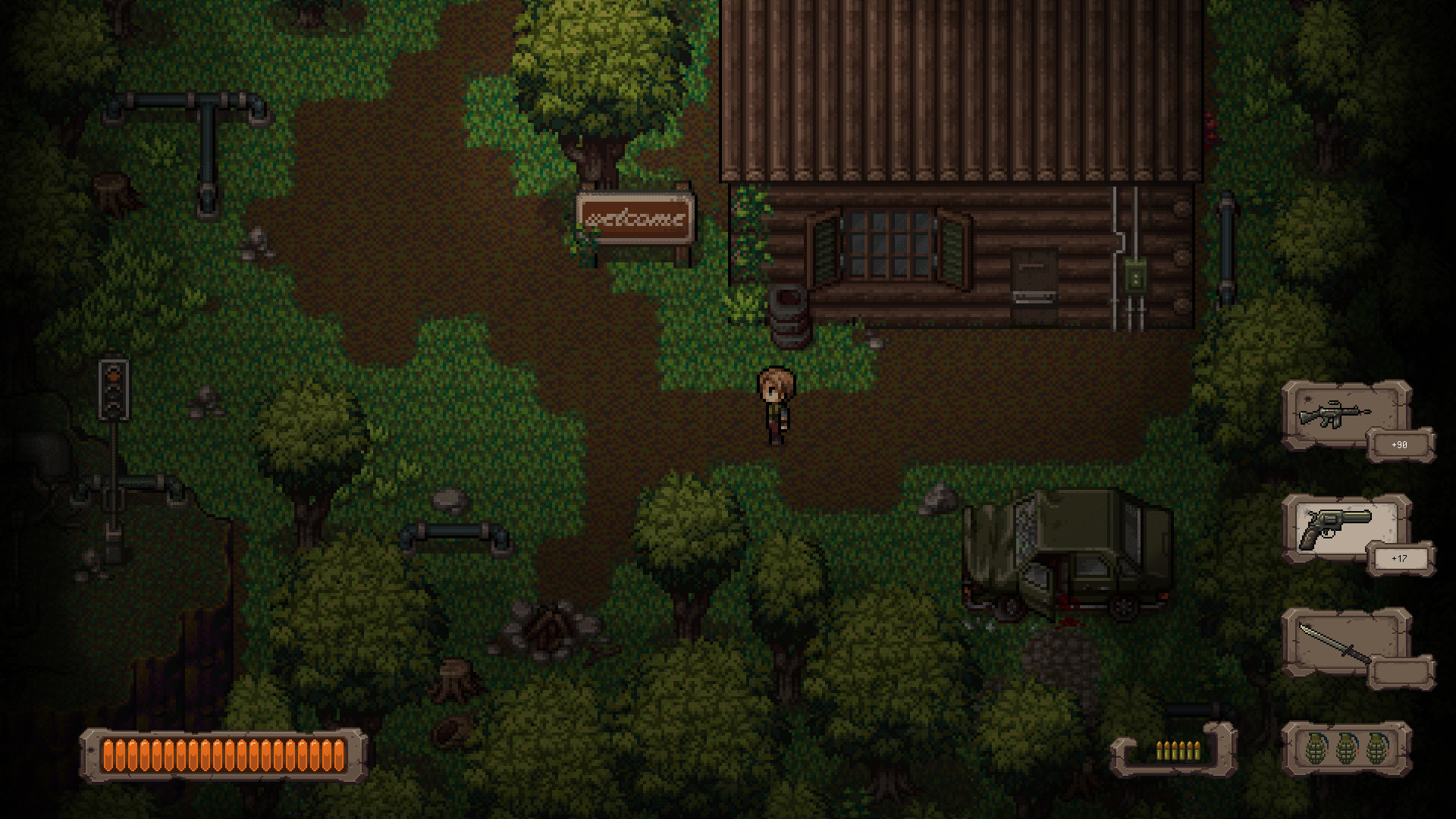The image size is (1456, 819).
Task: Click the Welcome sign
Action: tap(635, 216)
